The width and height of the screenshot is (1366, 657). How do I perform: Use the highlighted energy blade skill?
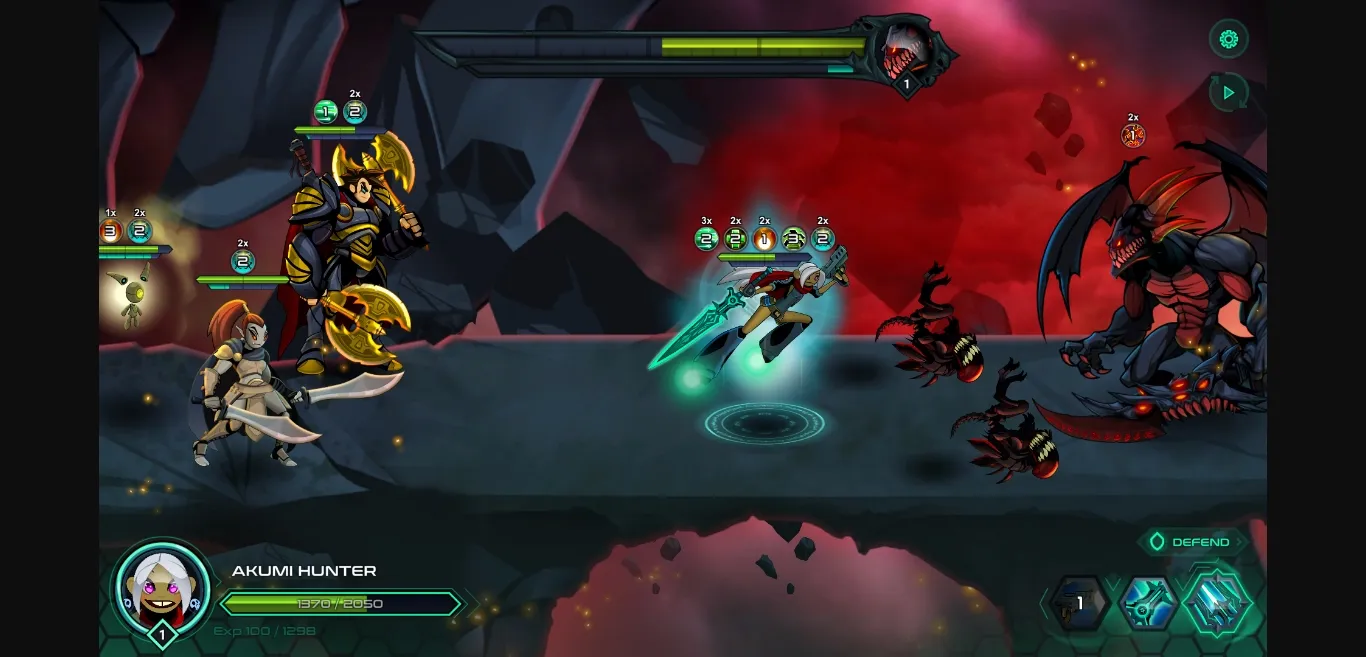1217,602
